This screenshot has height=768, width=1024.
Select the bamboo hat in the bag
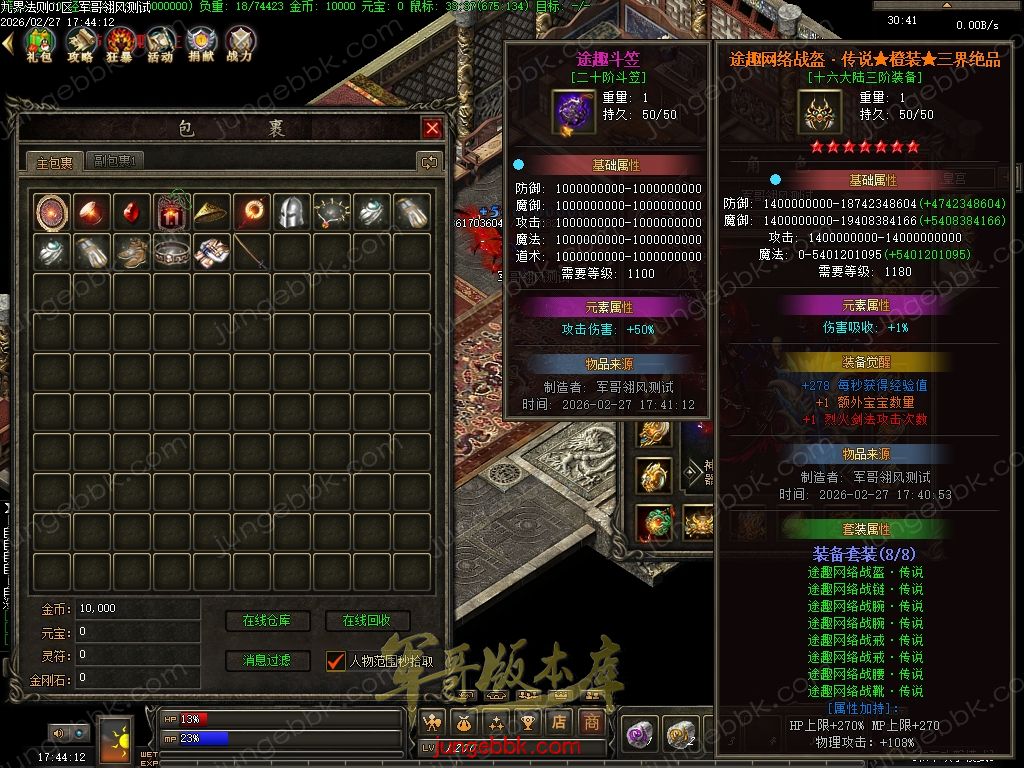212,211
